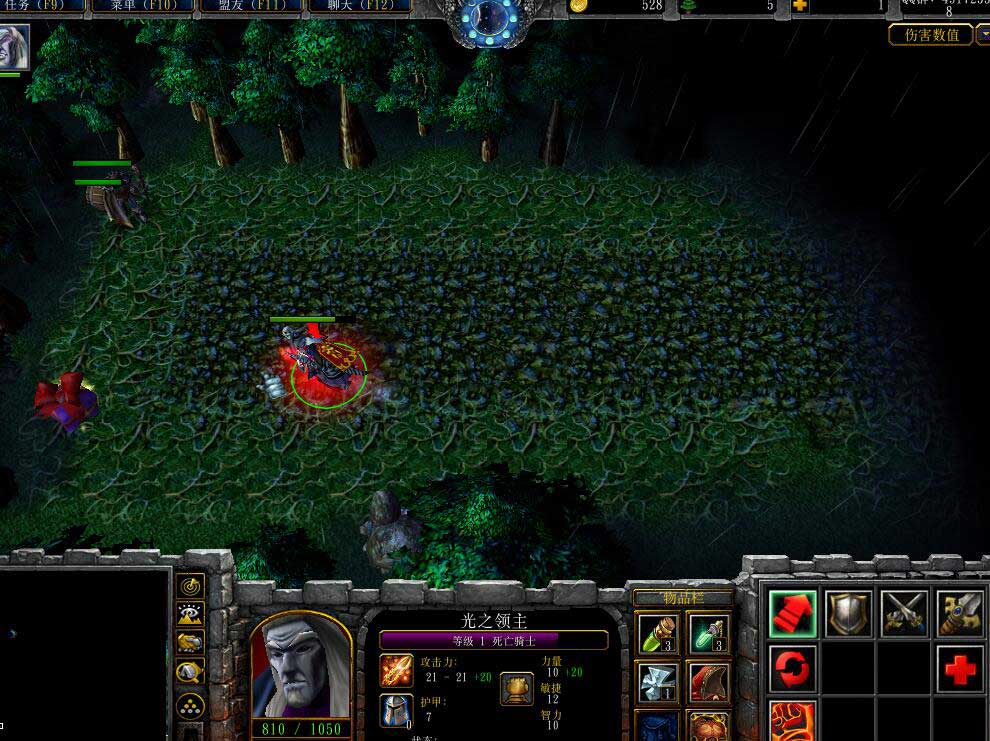Click the minimap signal ping button
Viewport: 990px width, 741px height.
(x=190, y=586)
